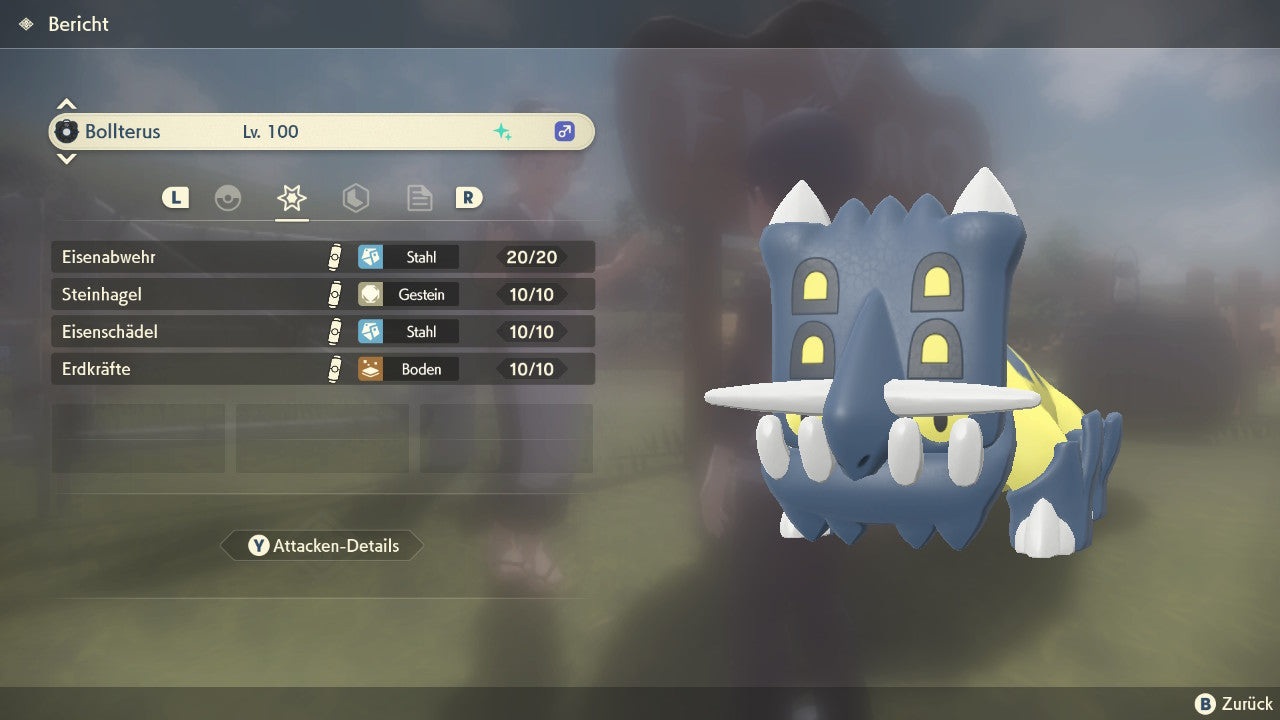Switch to the Poké Ball summary tab
Image resolution: width=1280 pixels, height=720 pixels.
point(228,198)
